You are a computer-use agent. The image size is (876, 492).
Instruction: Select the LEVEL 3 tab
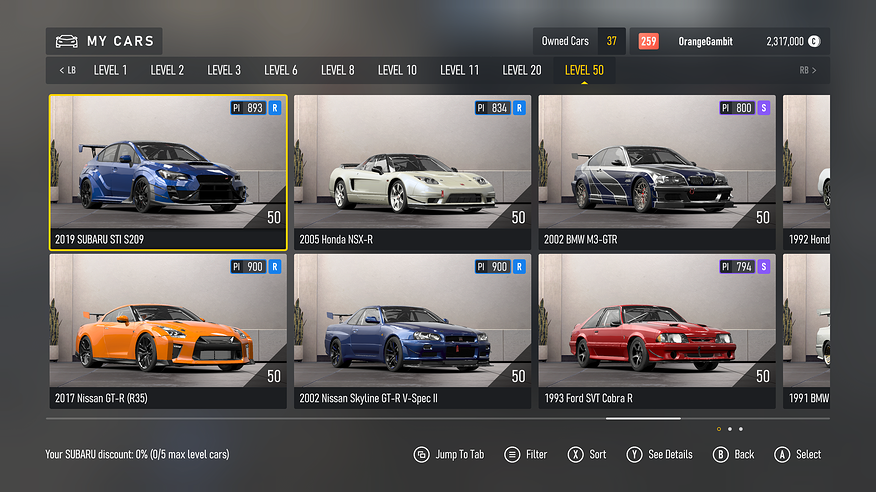(224, 70)
